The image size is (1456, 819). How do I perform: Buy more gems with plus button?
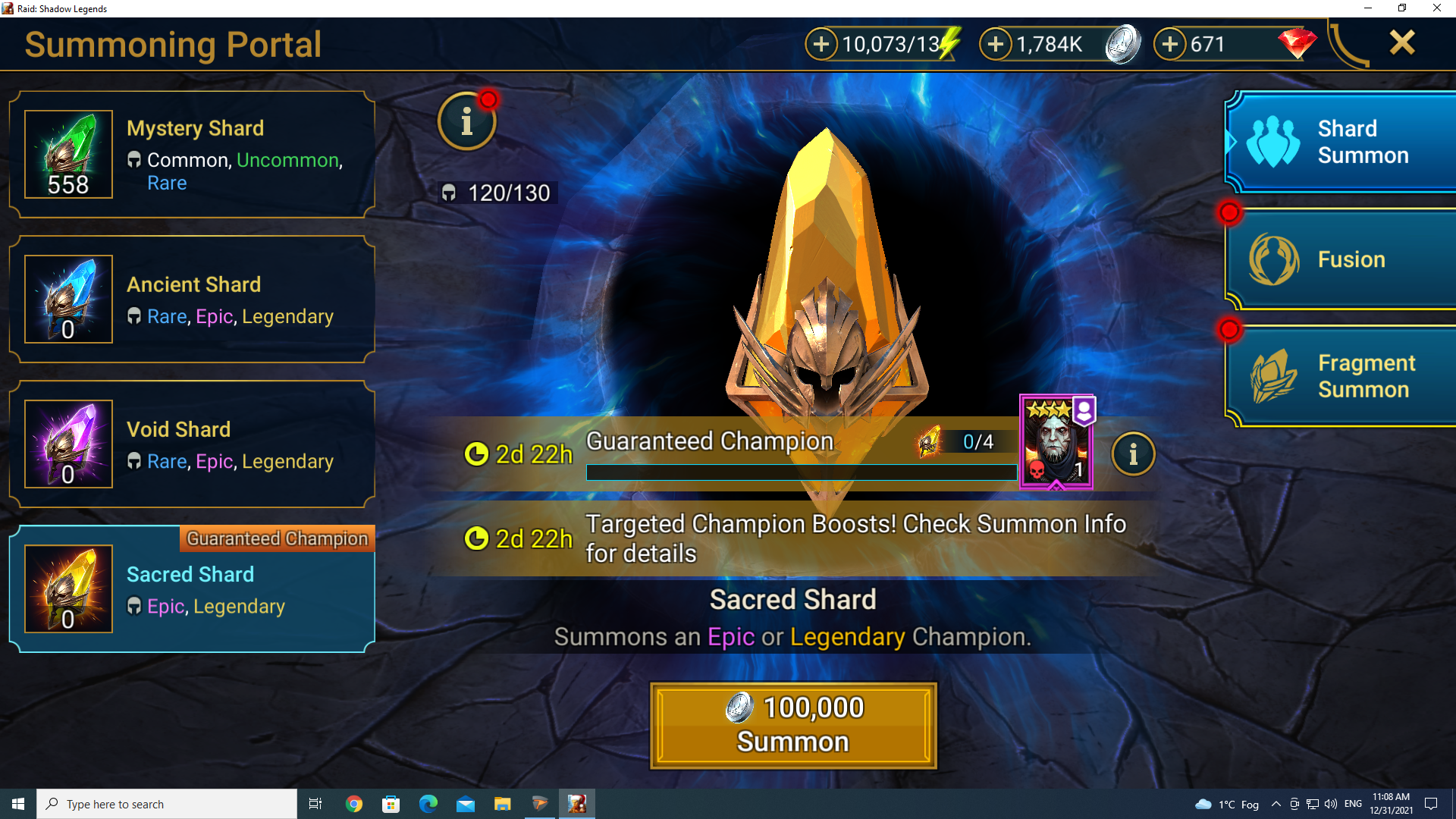(x=1170, y=44)
